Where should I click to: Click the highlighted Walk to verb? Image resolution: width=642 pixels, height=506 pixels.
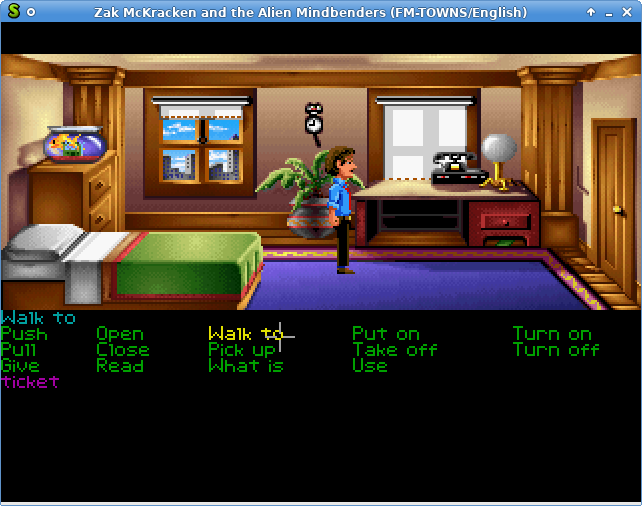tap(245, 334)
